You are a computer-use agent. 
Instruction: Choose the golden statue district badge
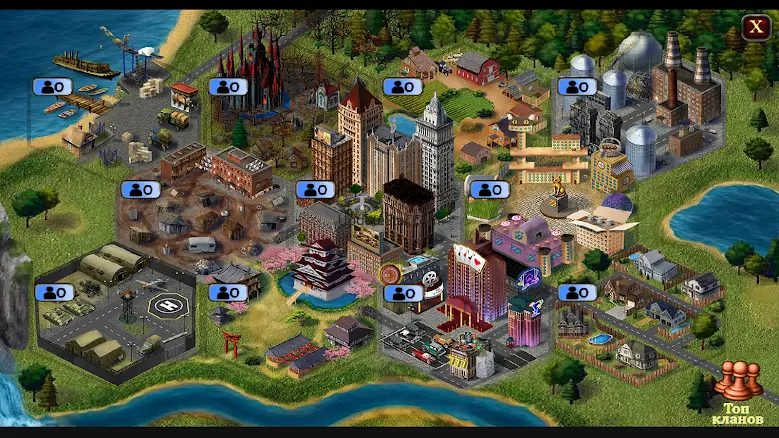click(x=489, y=189)
